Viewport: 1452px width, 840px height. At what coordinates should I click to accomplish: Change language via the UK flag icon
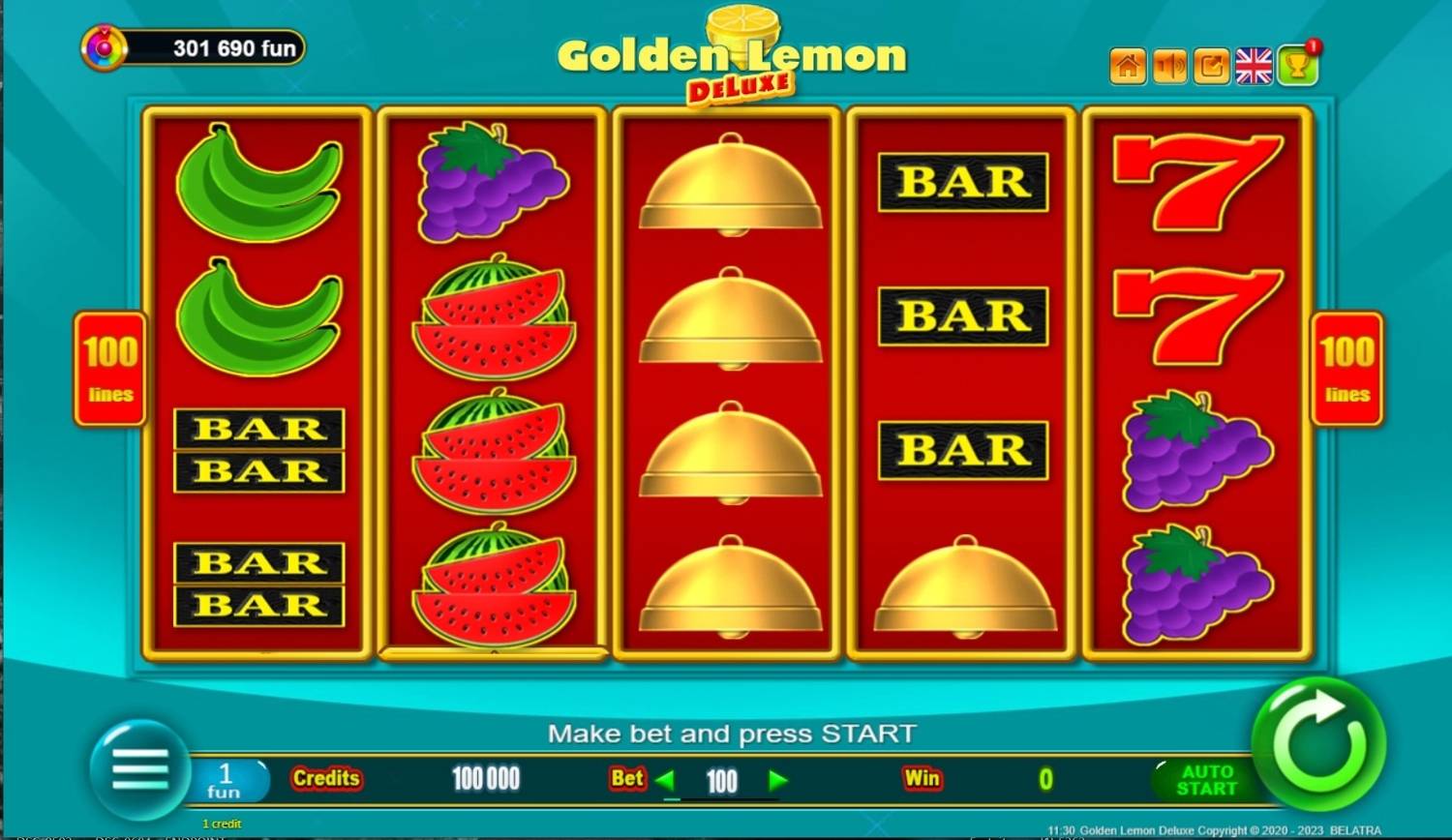click(1254, 66)
